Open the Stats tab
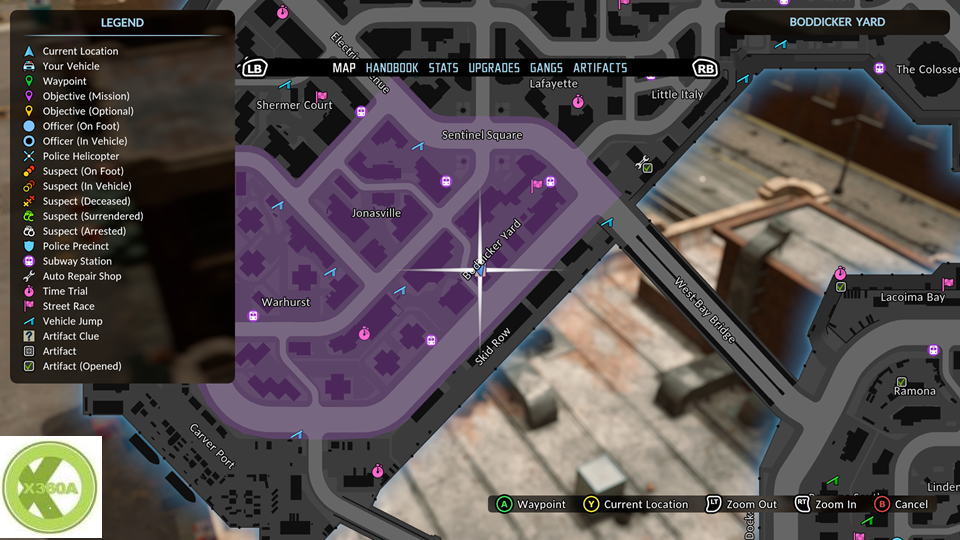 443,68
